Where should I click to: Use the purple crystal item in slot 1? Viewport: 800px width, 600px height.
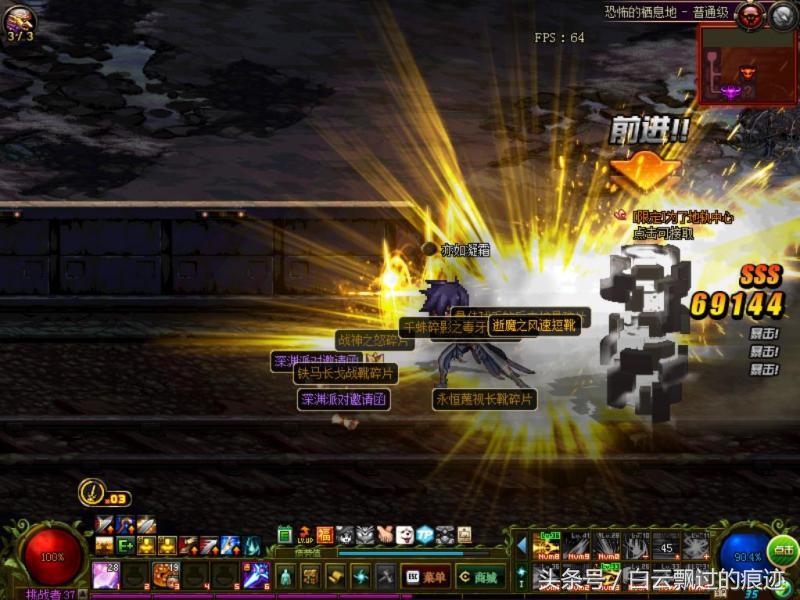click(106, 575)
